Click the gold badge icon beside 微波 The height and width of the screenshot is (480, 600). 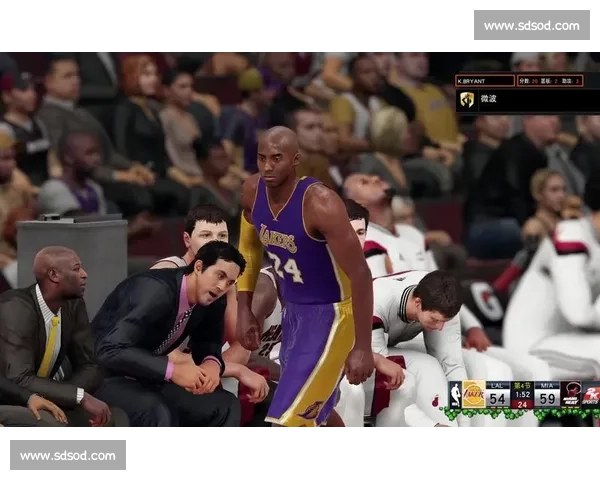(x=467, y=99)
